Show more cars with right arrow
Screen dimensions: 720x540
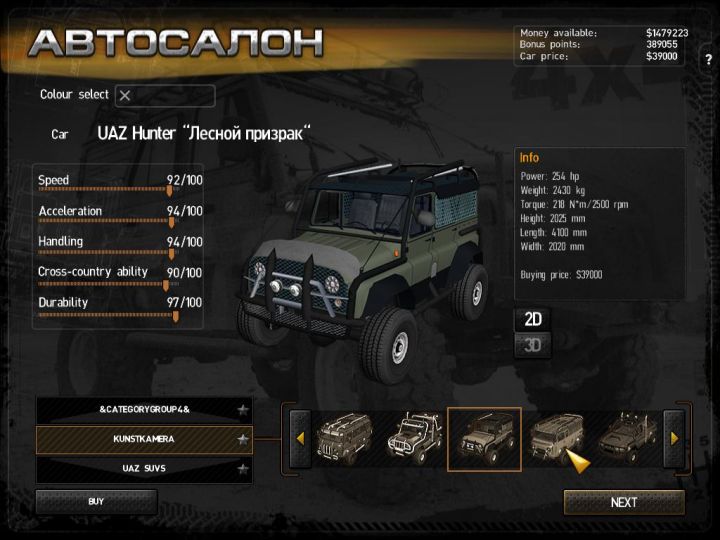point(674,438)
